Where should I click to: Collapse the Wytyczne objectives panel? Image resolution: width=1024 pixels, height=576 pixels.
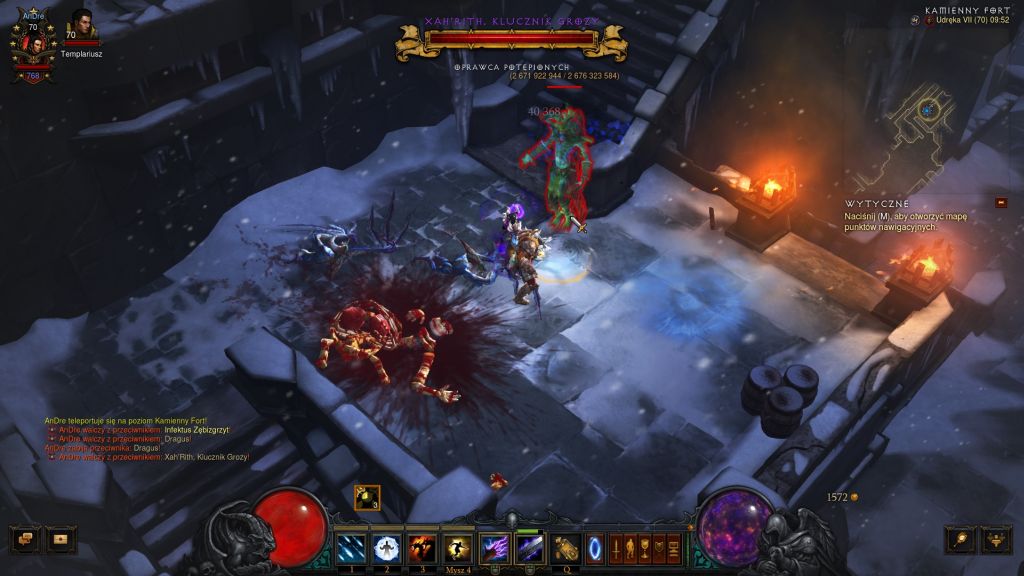click(x=1001, y=202)
